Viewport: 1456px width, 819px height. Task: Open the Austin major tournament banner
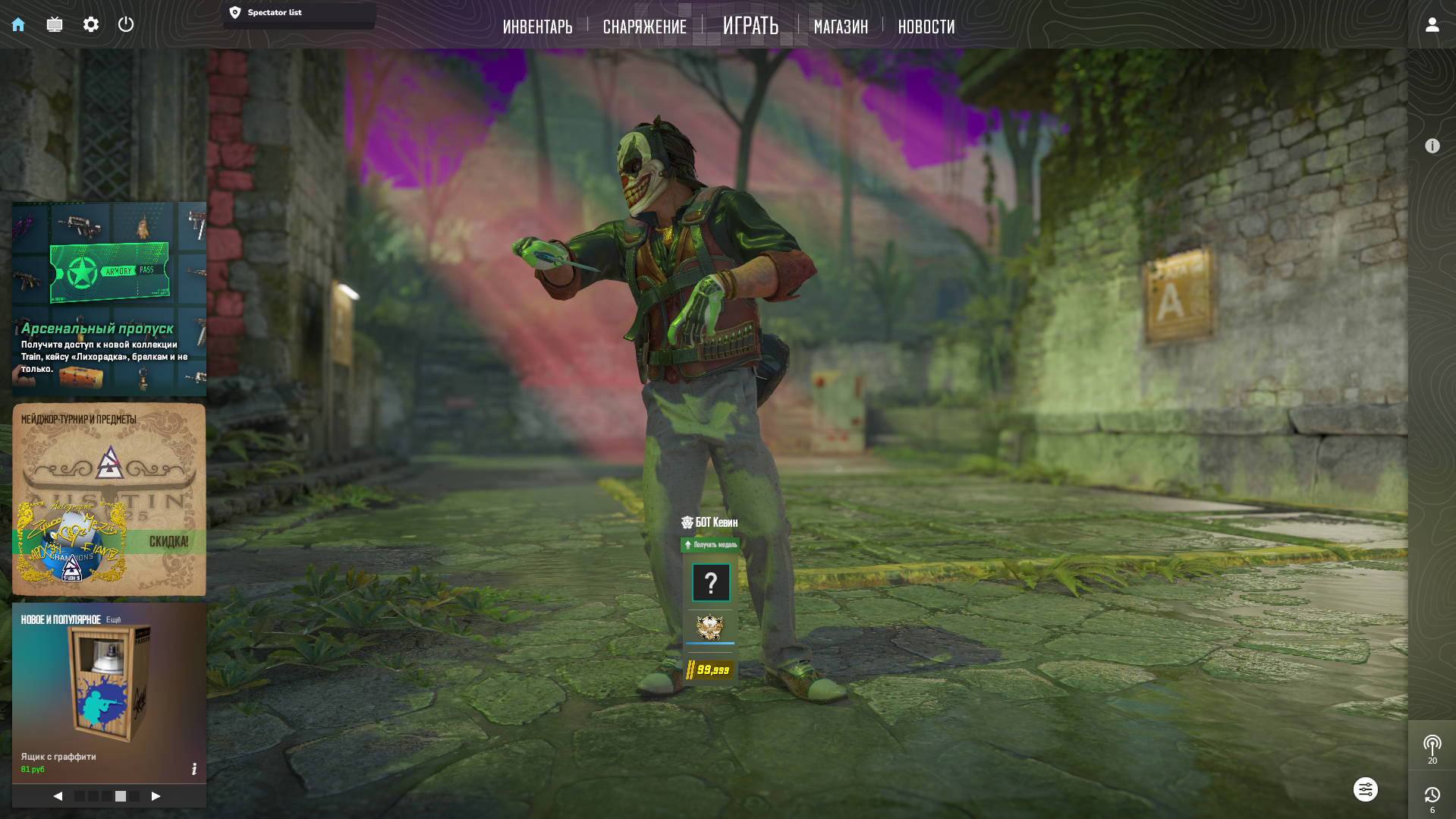tap(109, 499)
